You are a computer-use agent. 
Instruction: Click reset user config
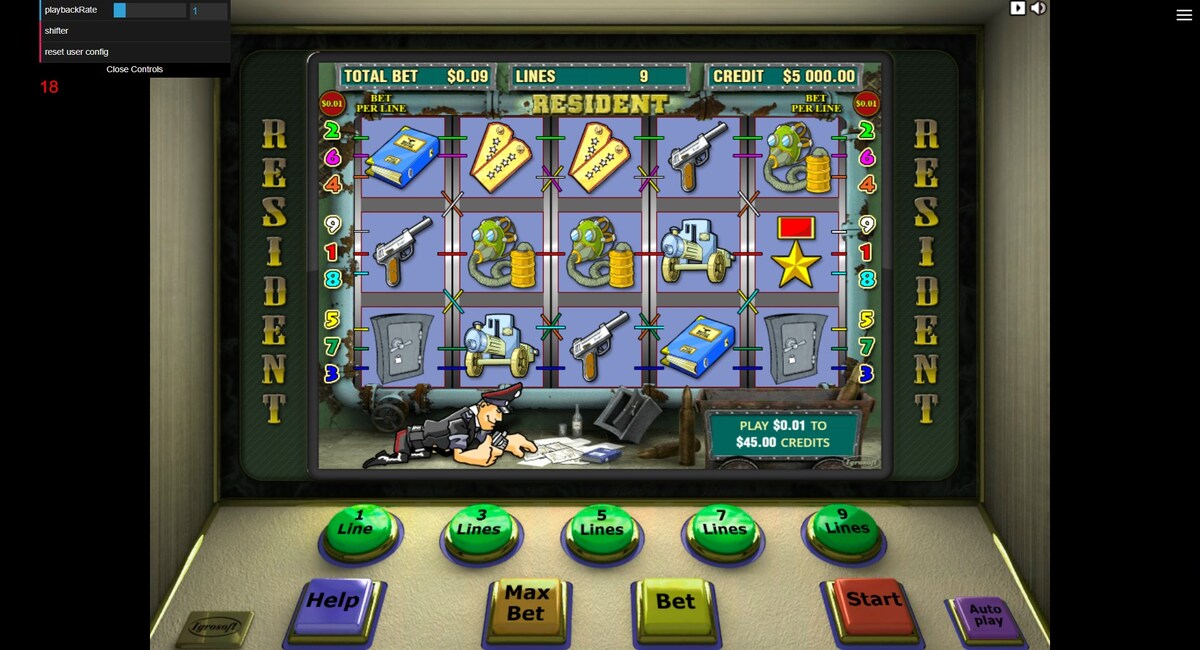(77, 52)
